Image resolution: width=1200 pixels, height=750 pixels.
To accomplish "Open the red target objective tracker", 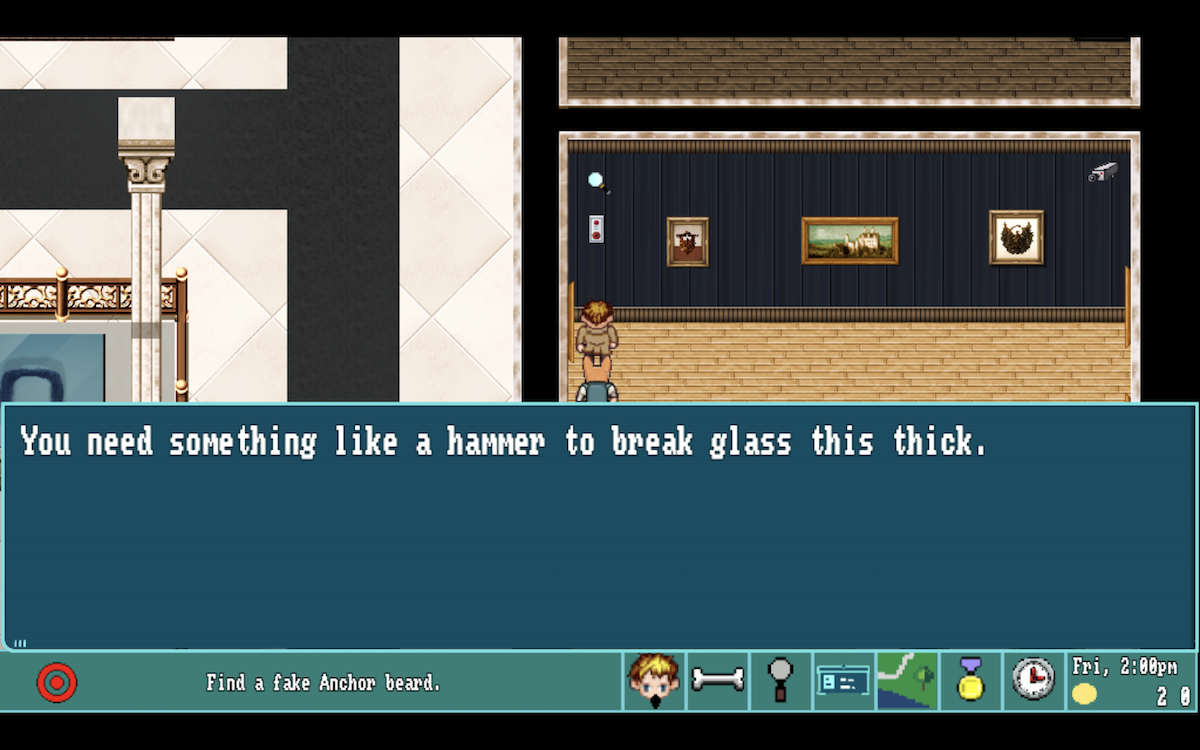I will coord(57,683).
